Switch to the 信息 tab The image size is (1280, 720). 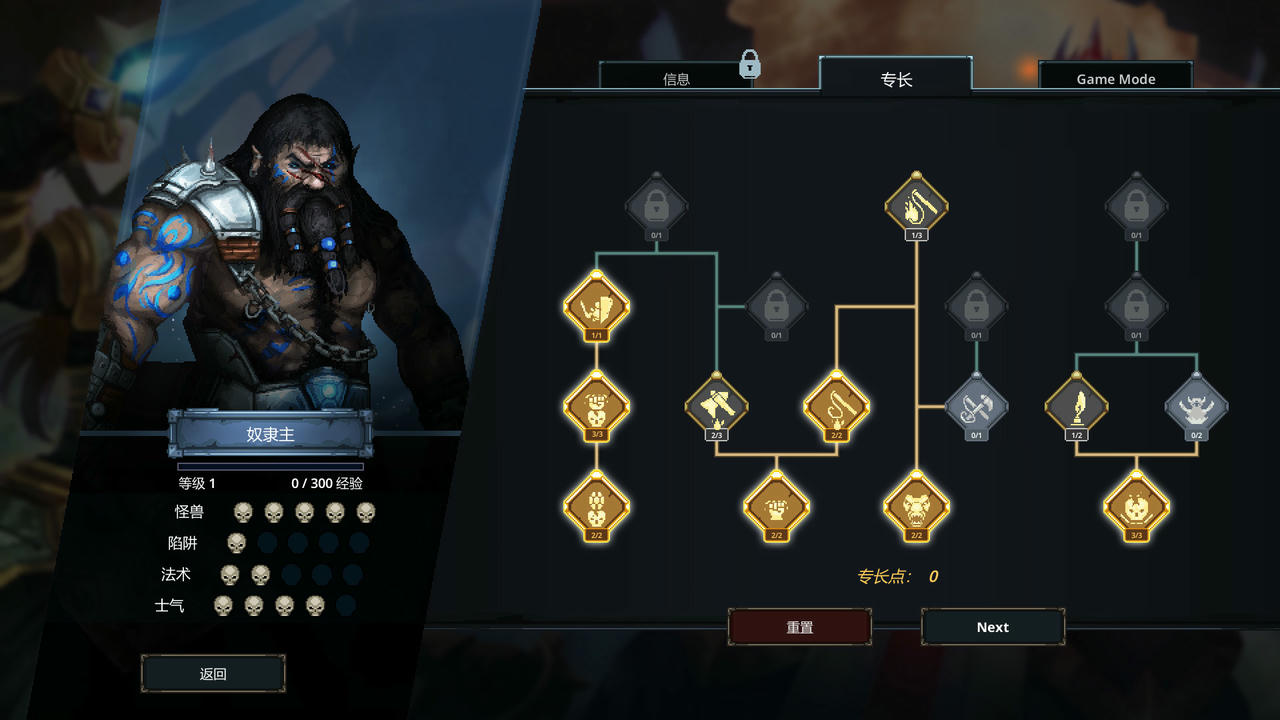coord(676,78)
